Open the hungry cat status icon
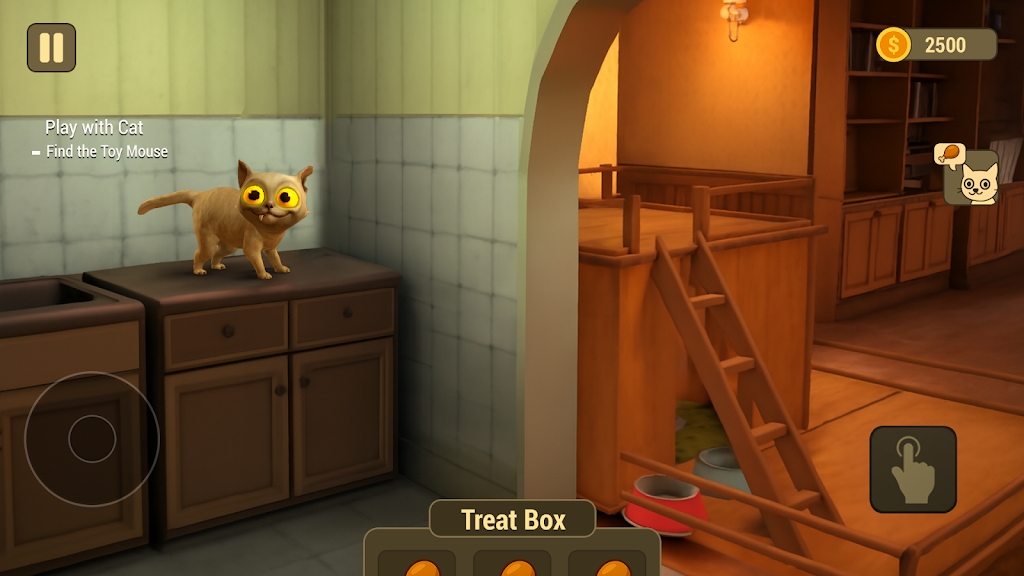This screenshot has height=576, width=1024. (971, 177)
